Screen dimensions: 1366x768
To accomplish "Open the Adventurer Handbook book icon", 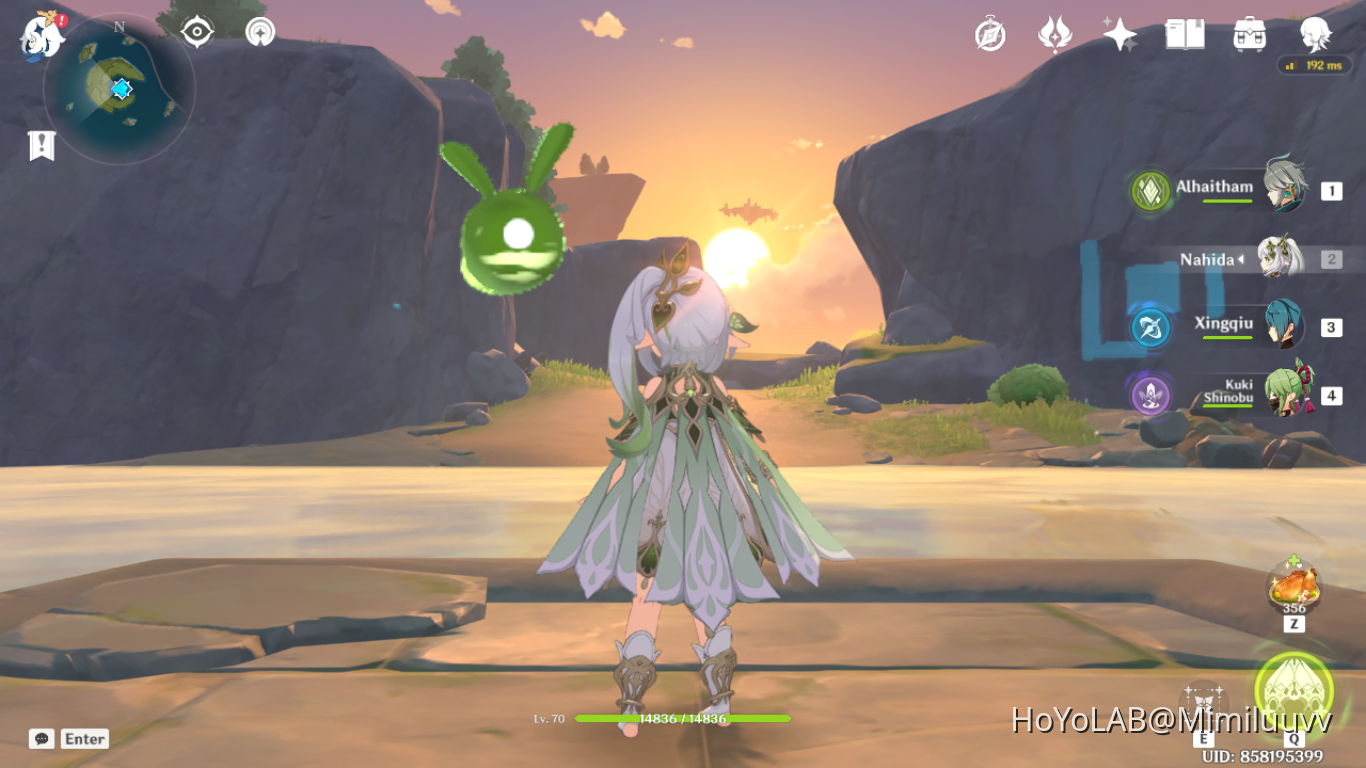I will pos(1184,35).
